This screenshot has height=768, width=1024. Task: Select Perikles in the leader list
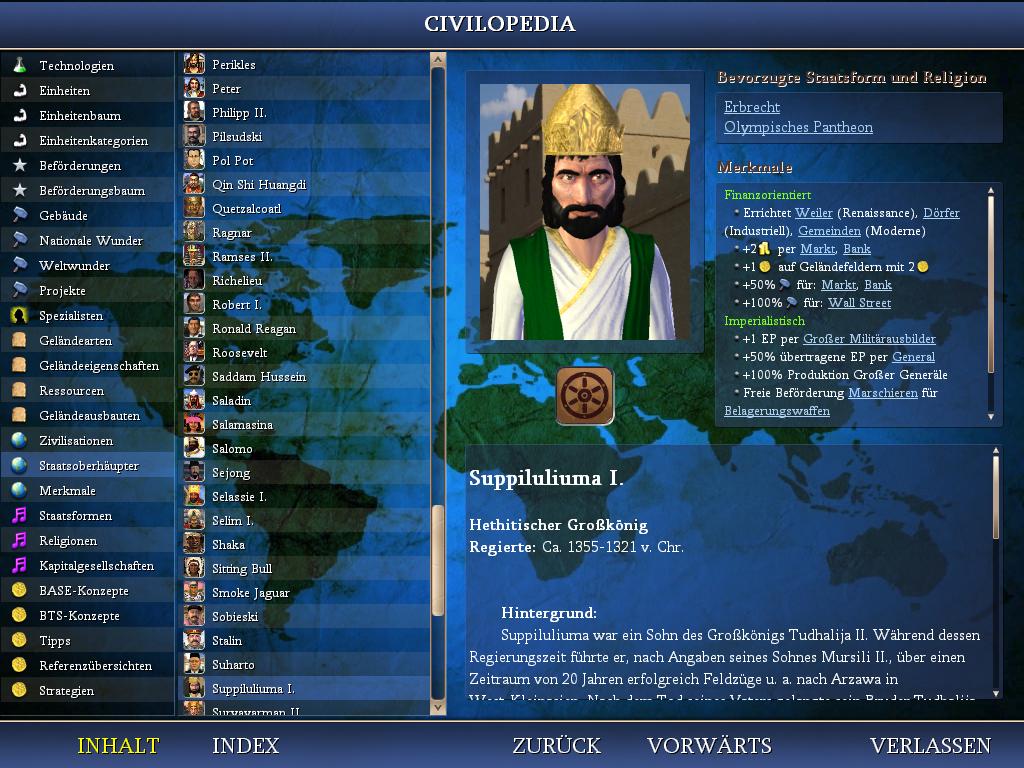tap(233, 64)
